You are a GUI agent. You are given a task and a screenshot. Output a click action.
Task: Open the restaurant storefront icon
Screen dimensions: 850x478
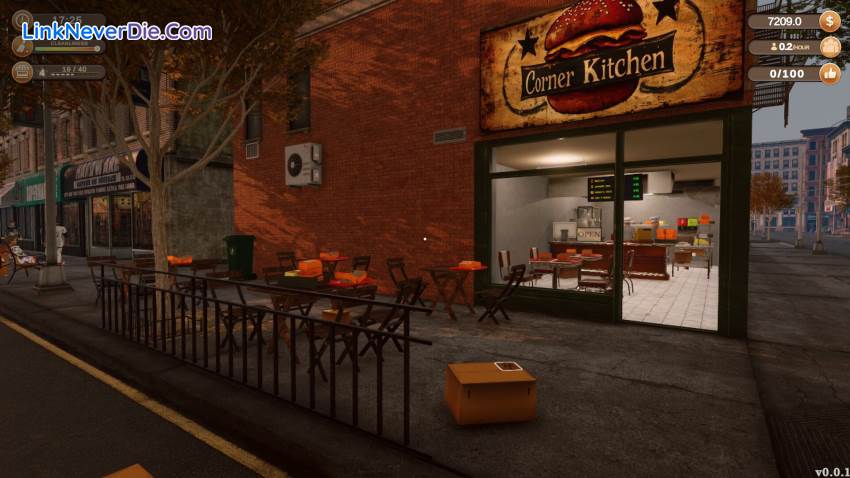(x=22, y=71)
